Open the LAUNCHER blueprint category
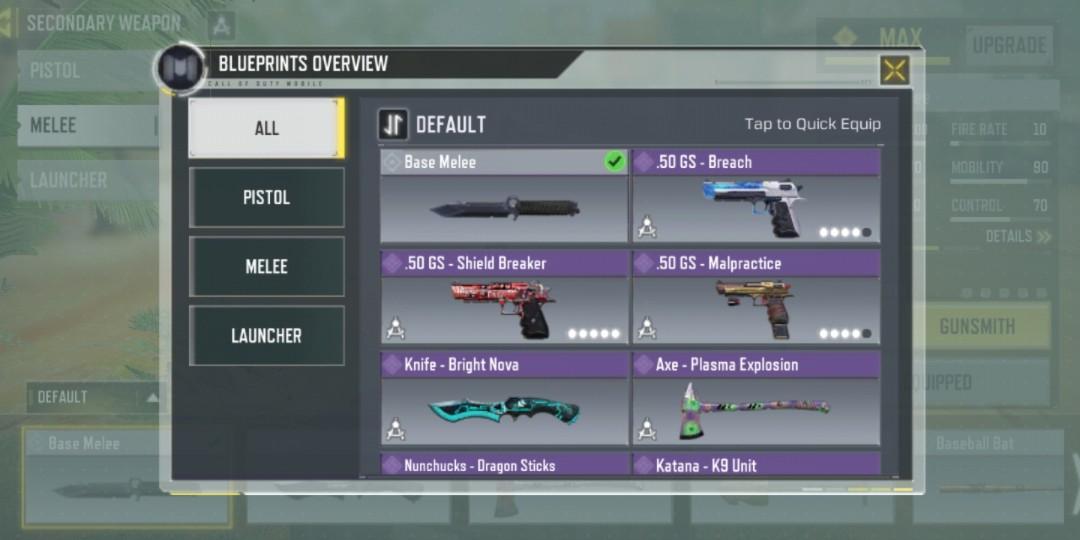1080x540 pixels. tap(266, 336)
